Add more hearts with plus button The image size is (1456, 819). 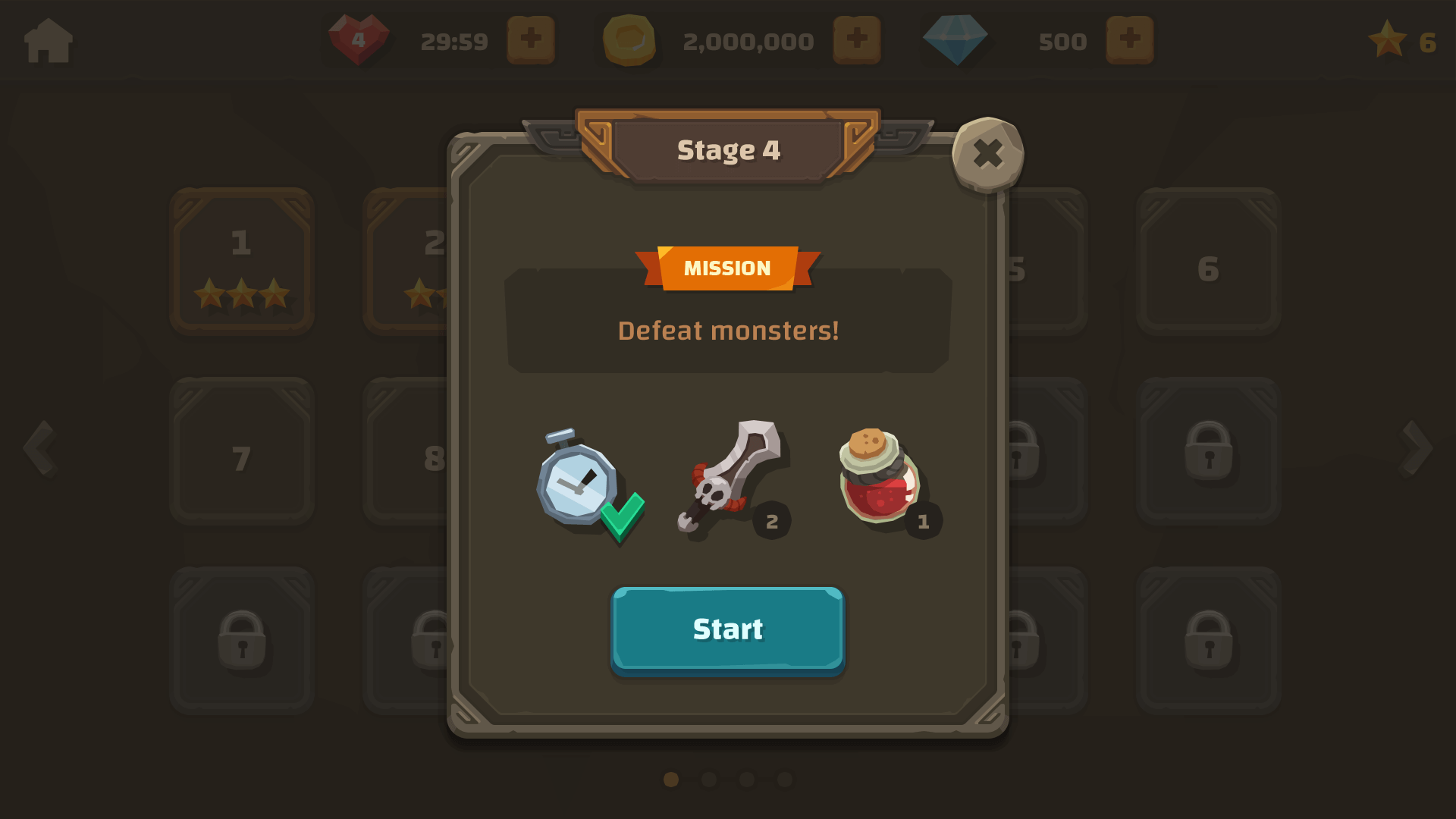[x=530, y=39]
